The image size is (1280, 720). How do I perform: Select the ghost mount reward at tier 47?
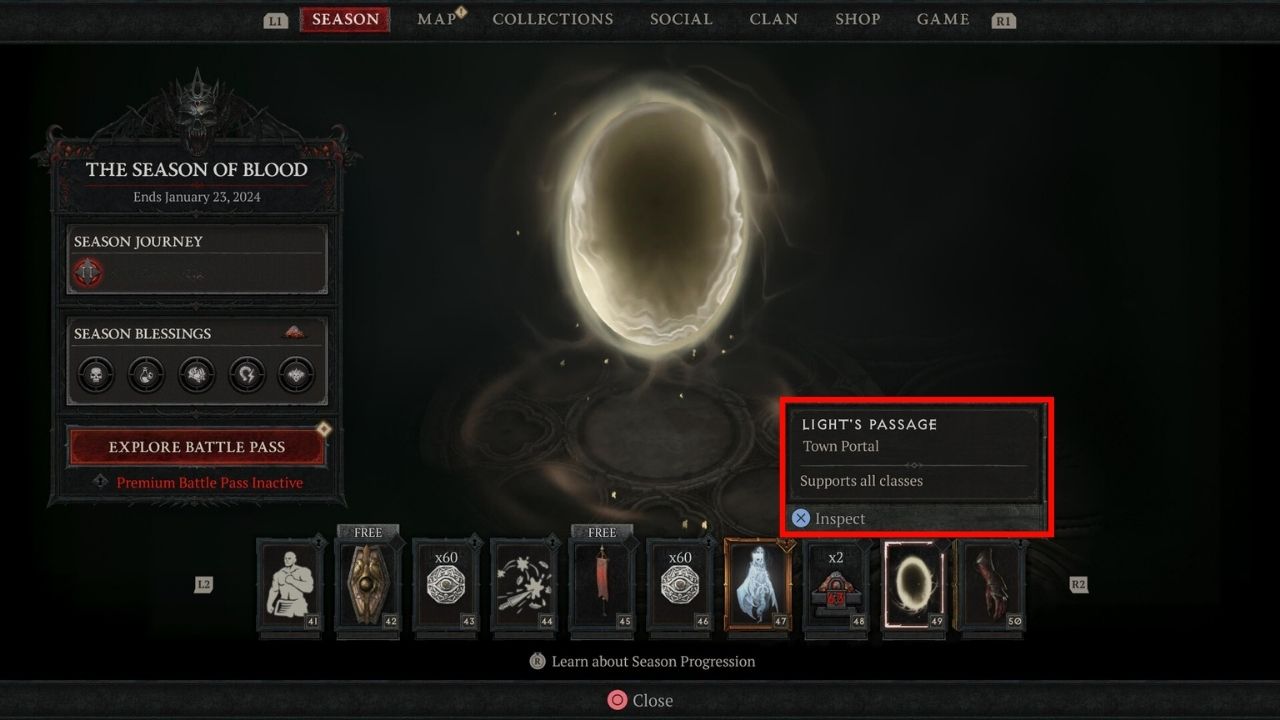pos(758,584)
